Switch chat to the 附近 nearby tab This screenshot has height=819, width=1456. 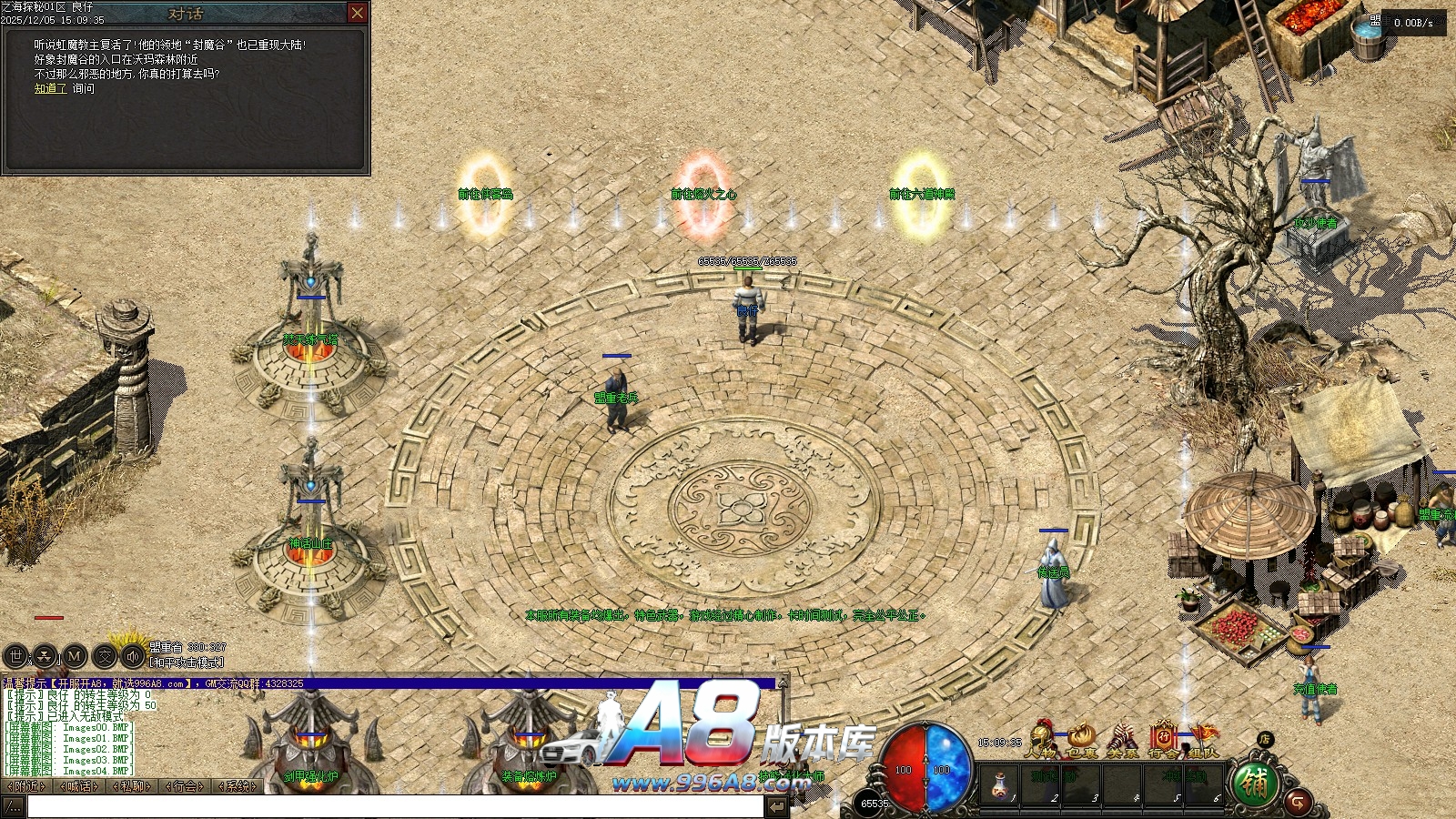coord(26,786)
